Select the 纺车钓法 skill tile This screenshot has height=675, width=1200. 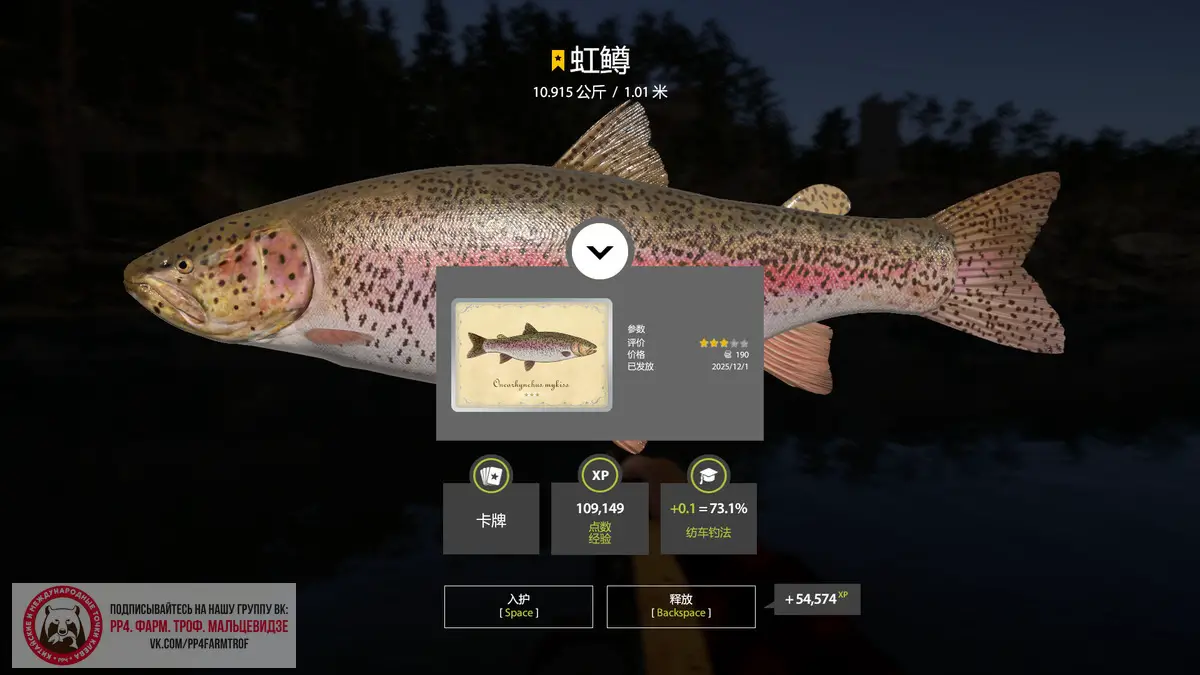[x=708, y=519]
